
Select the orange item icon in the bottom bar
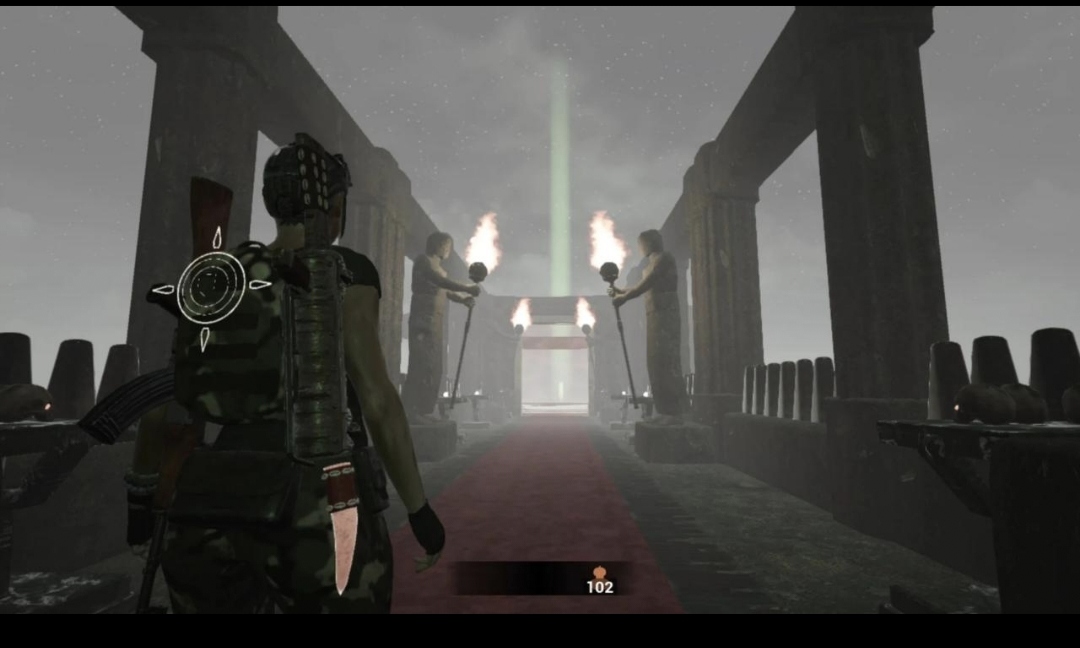coord(600,572)
